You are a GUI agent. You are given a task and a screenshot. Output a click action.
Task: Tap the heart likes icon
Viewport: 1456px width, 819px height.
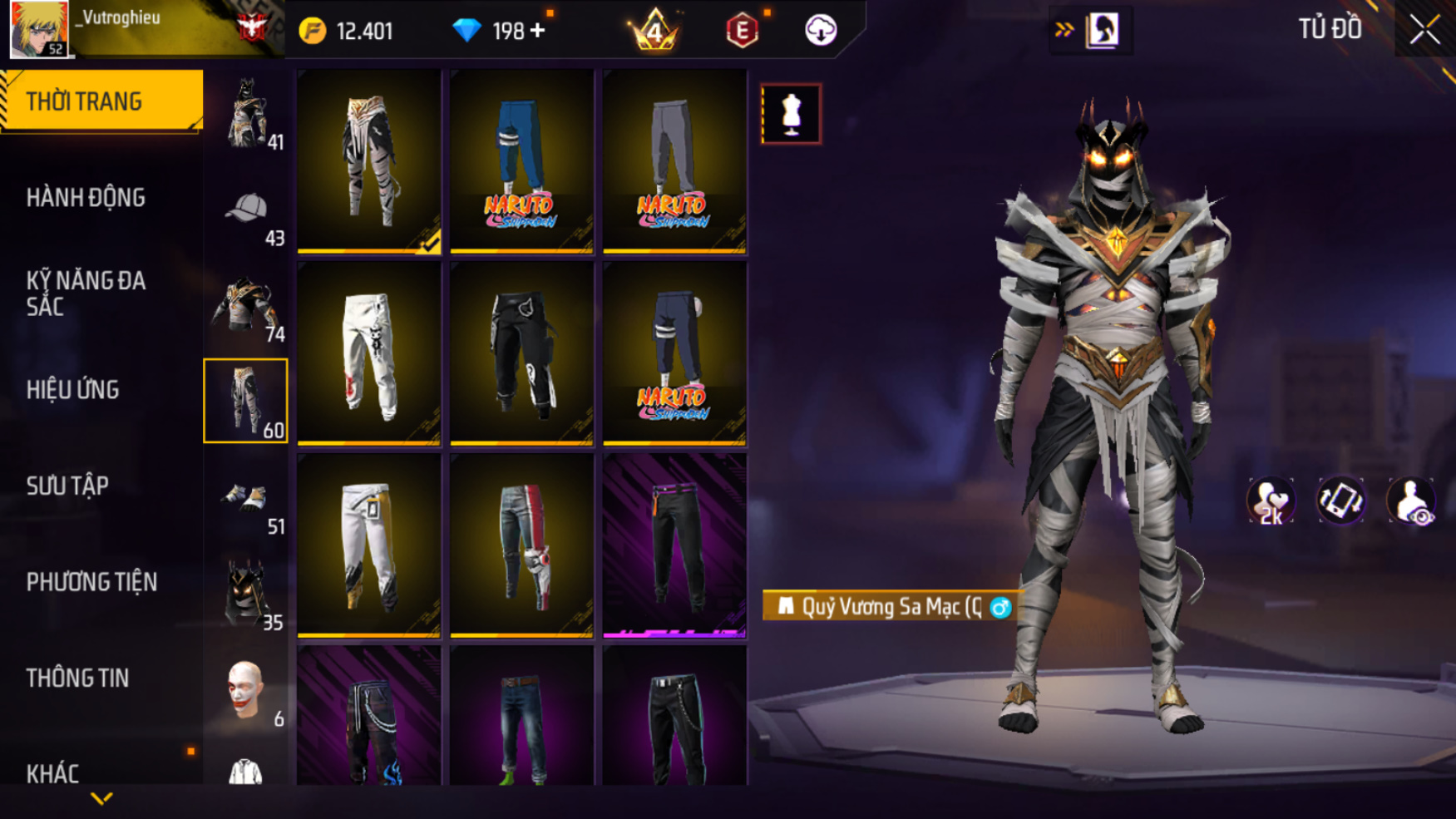click(x=1270, y=501)
